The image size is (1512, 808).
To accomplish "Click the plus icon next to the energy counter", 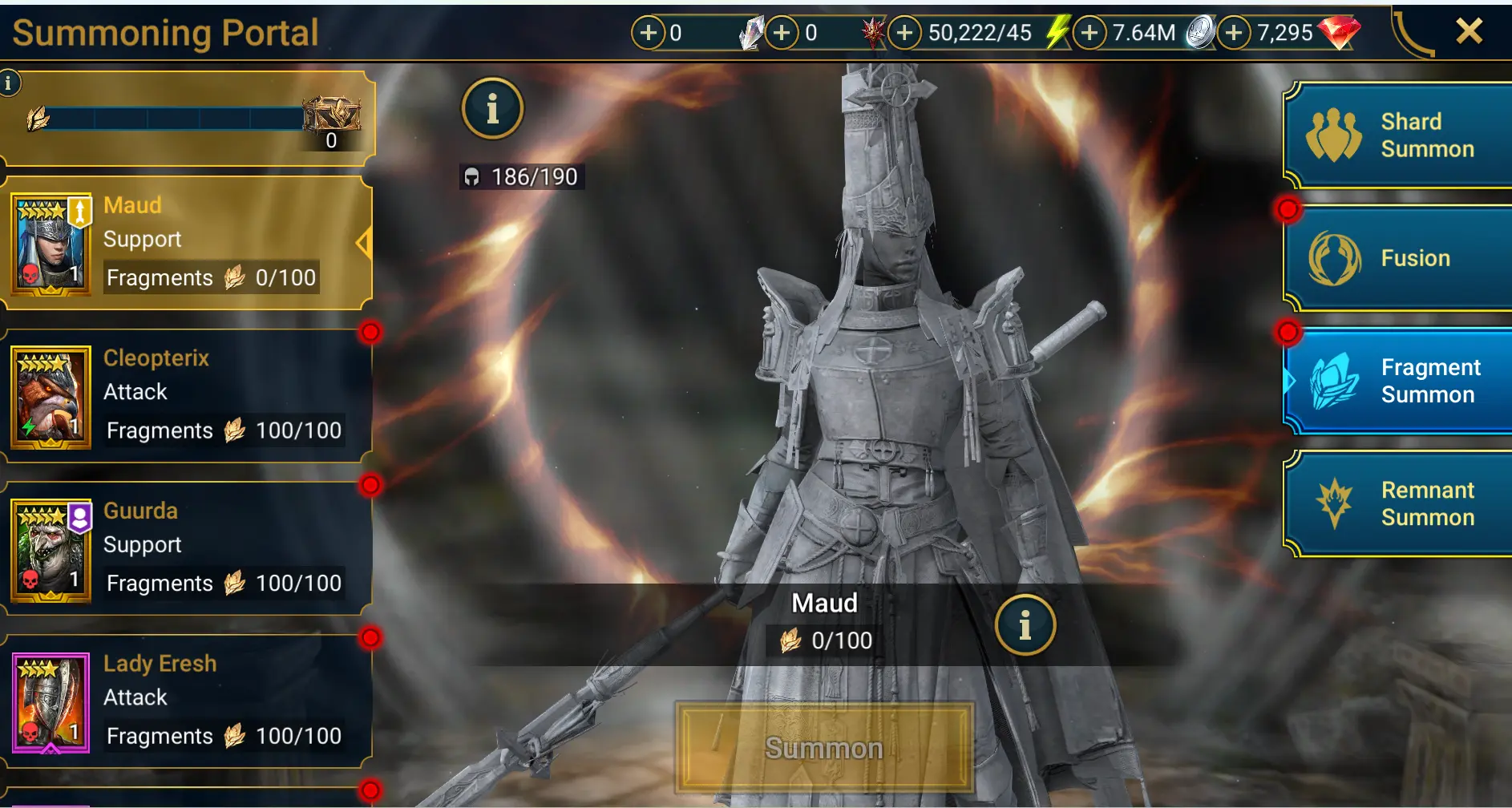I will [904, 34].
